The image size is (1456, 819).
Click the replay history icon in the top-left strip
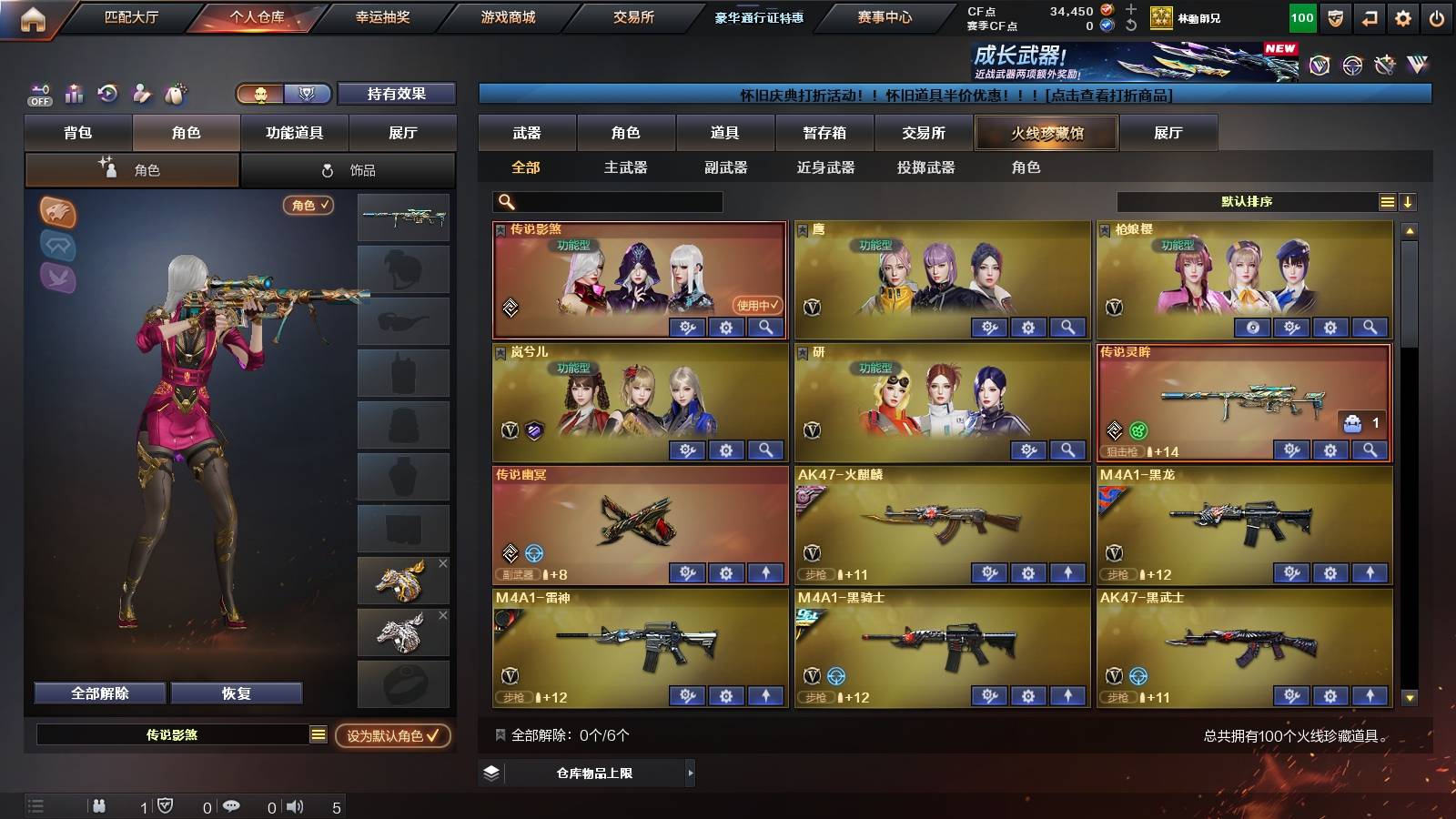107,92
